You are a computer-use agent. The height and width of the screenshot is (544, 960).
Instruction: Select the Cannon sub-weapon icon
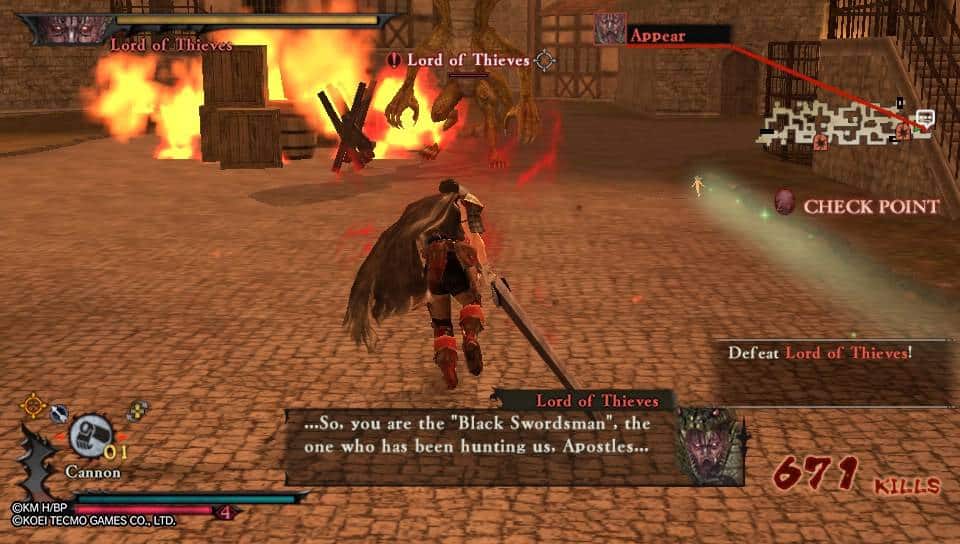click(91, 435)
